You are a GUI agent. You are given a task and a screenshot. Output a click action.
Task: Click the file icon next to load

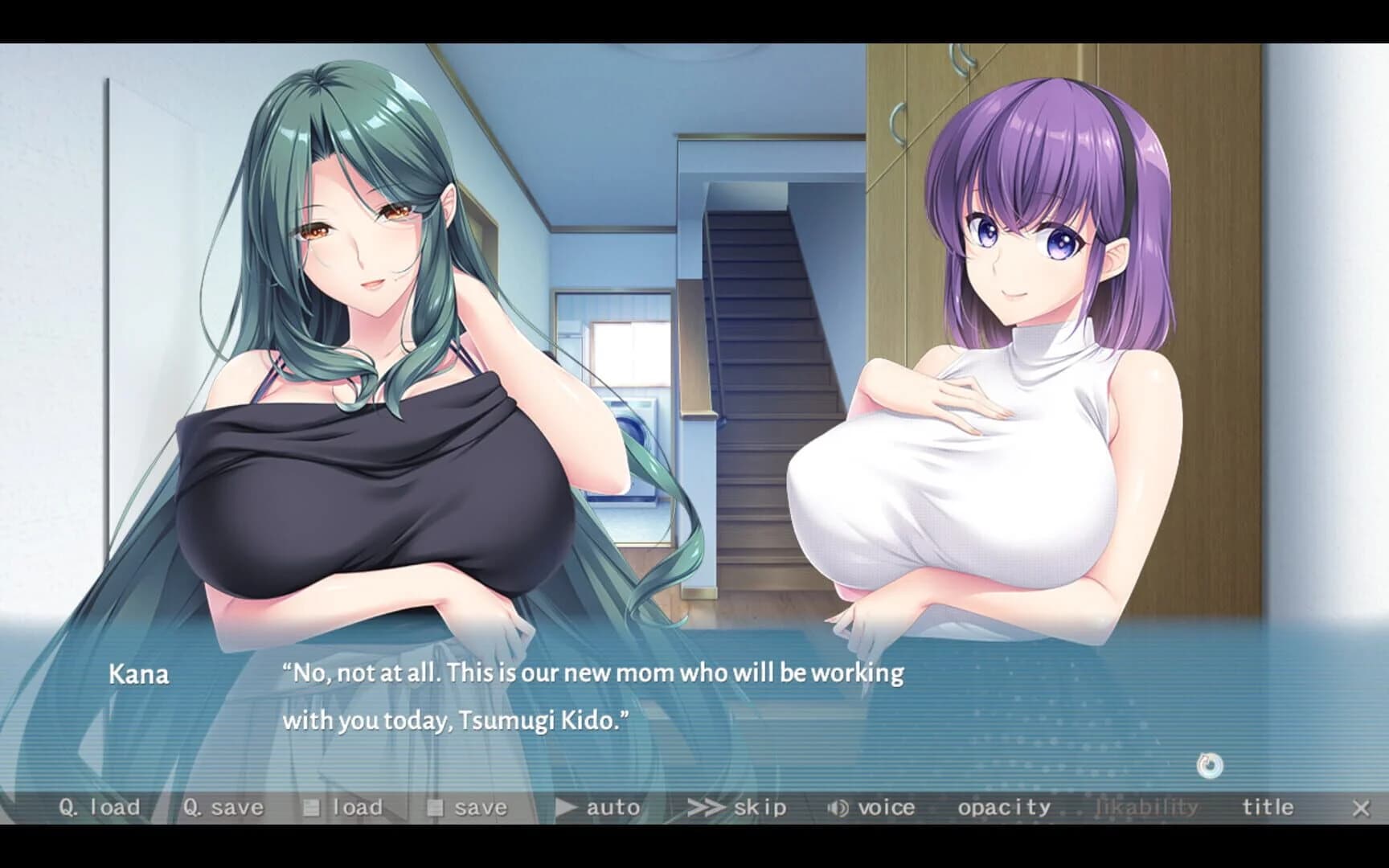313,806
